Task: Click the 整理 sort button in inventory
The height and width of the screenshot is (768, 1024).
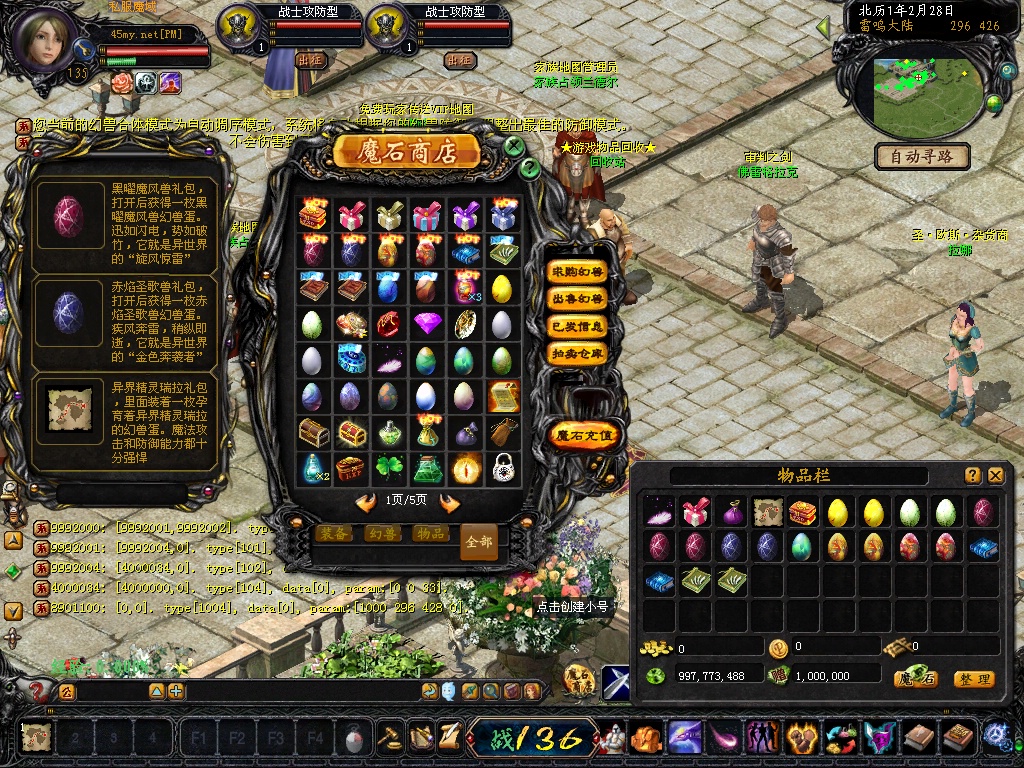Action: [x=973, y=679]
